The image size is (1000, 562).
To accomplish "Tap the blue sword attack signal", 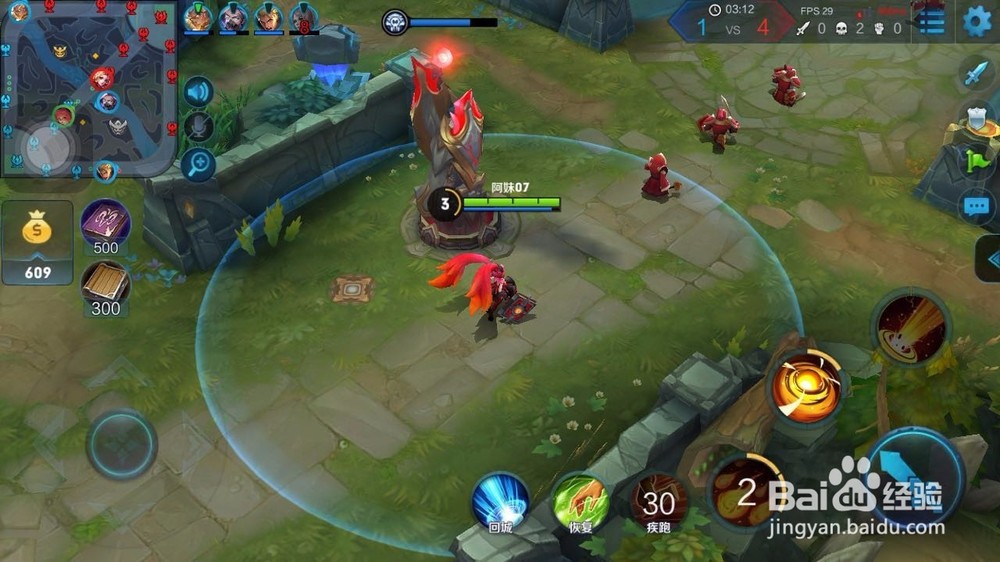I will (975, 74).
